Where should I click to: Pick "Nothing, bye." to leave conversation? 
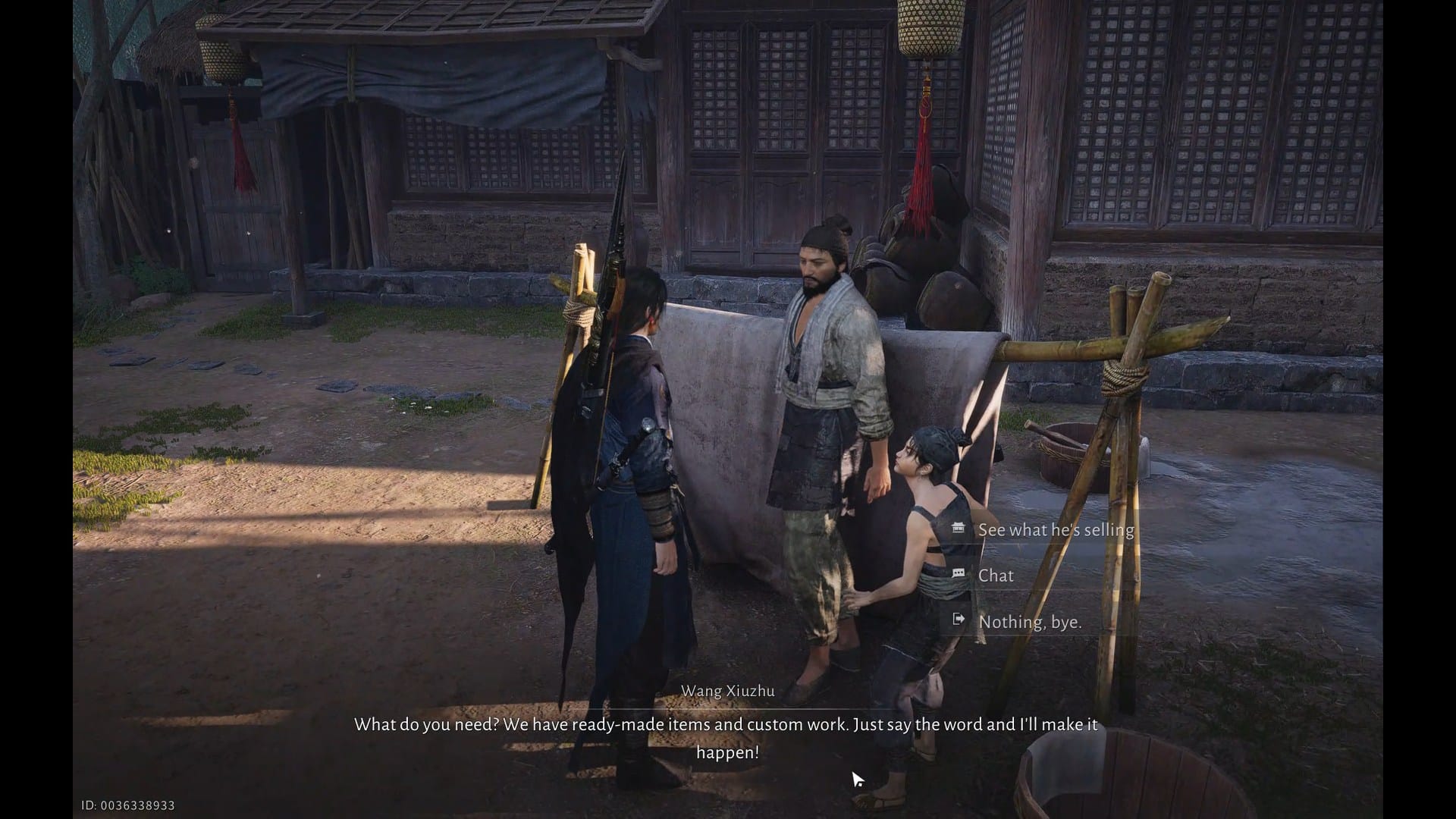(1029, 622)
